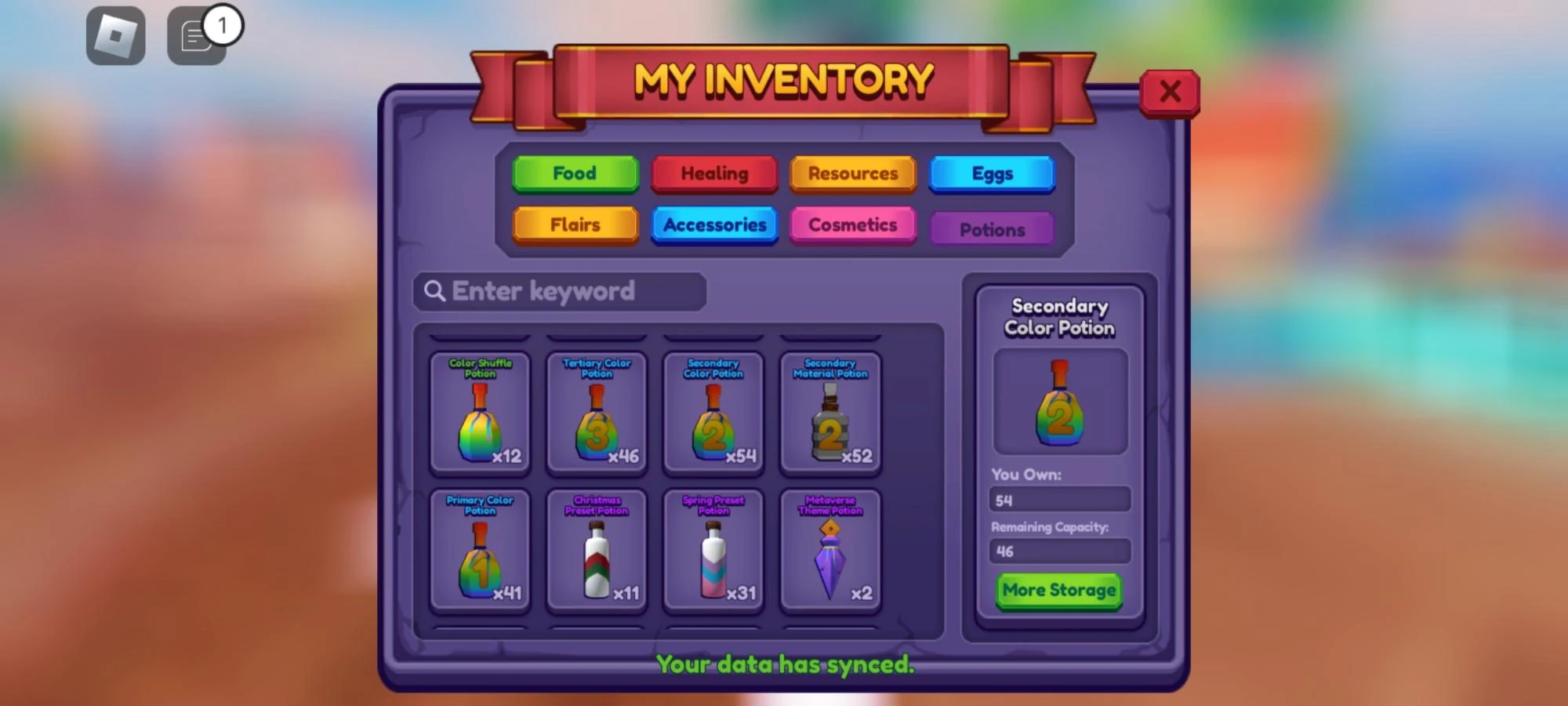The image size is (1568, 706).
Task: Switch to the Food category
Action: pos(575,173)
